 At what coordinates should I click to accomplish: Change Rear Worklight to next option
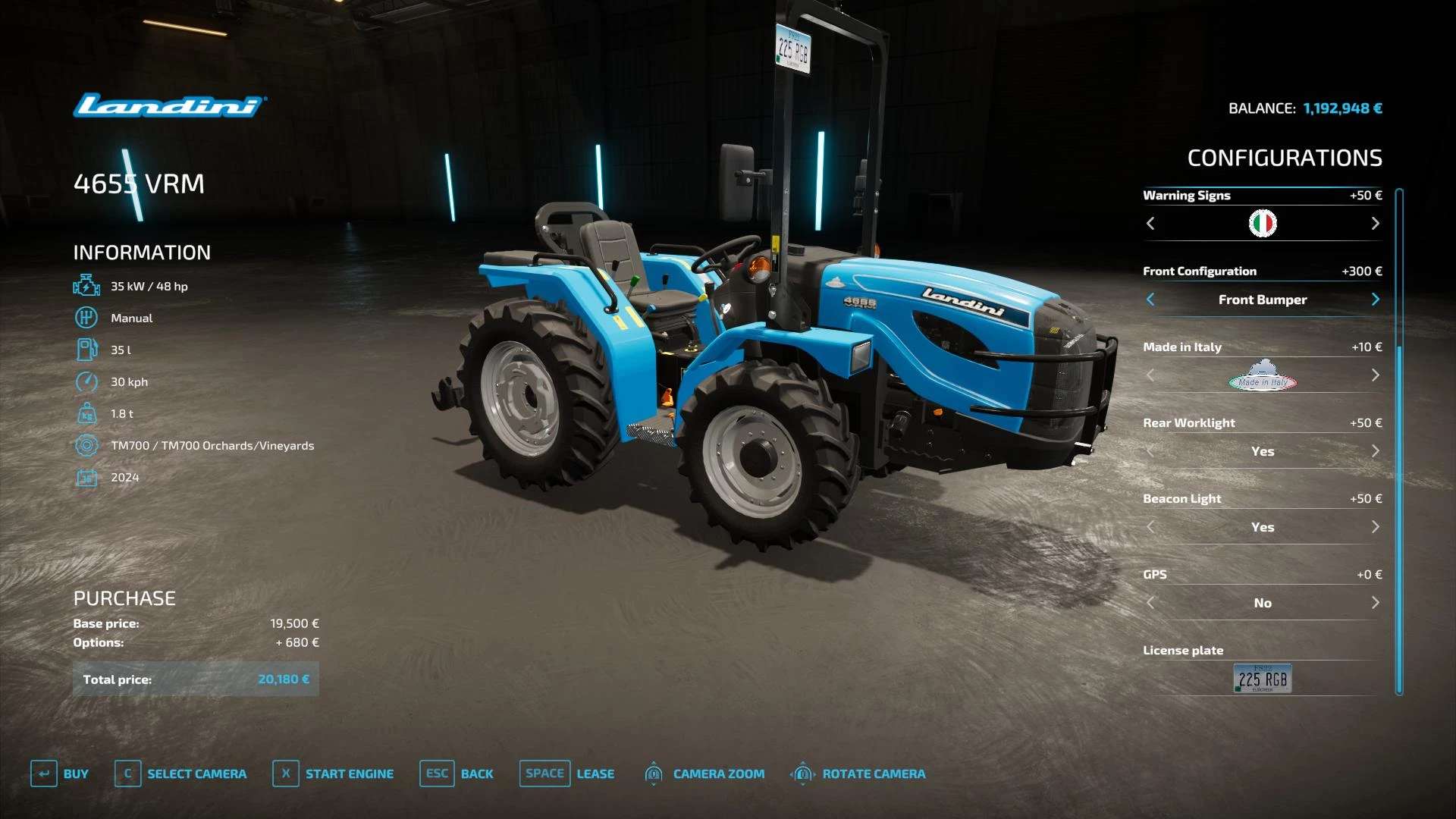pos(1375,451)
